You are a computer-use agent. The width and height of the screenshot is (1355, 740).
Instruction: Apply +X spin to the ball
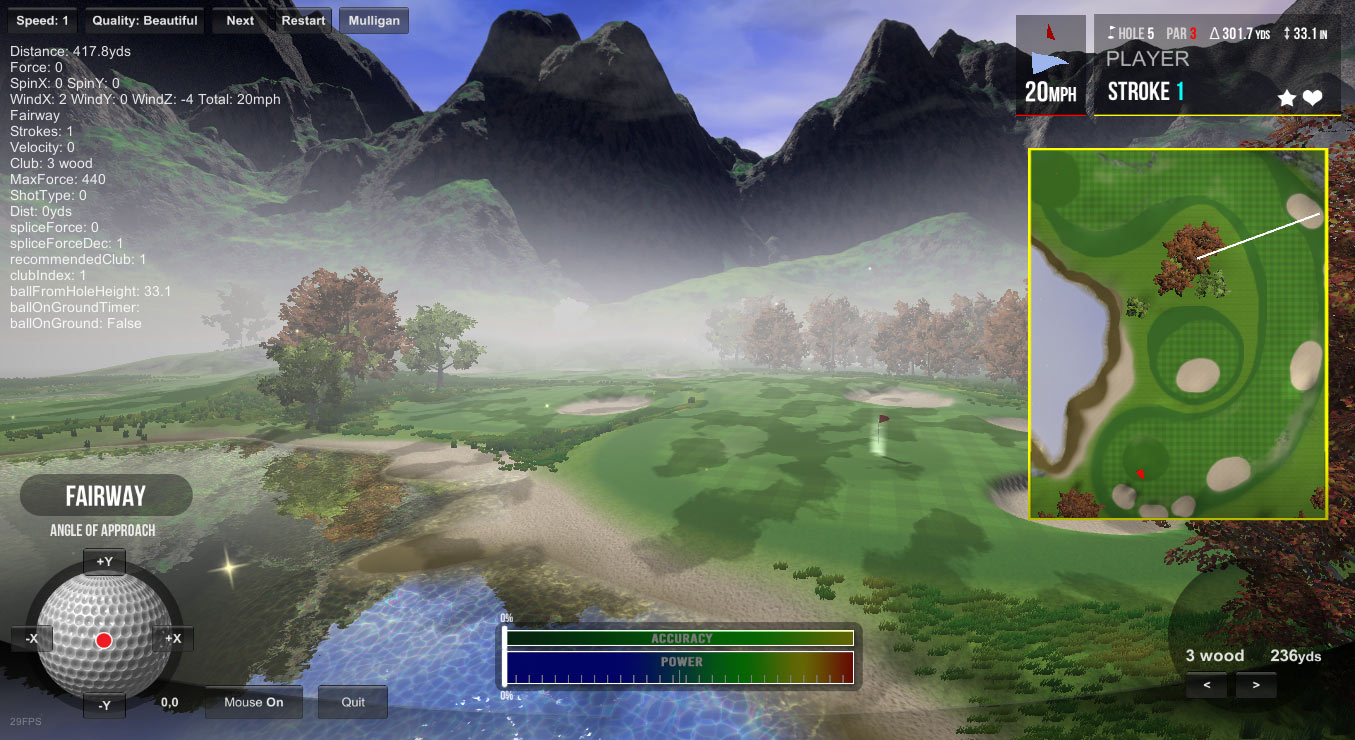[x=173, y=639]
